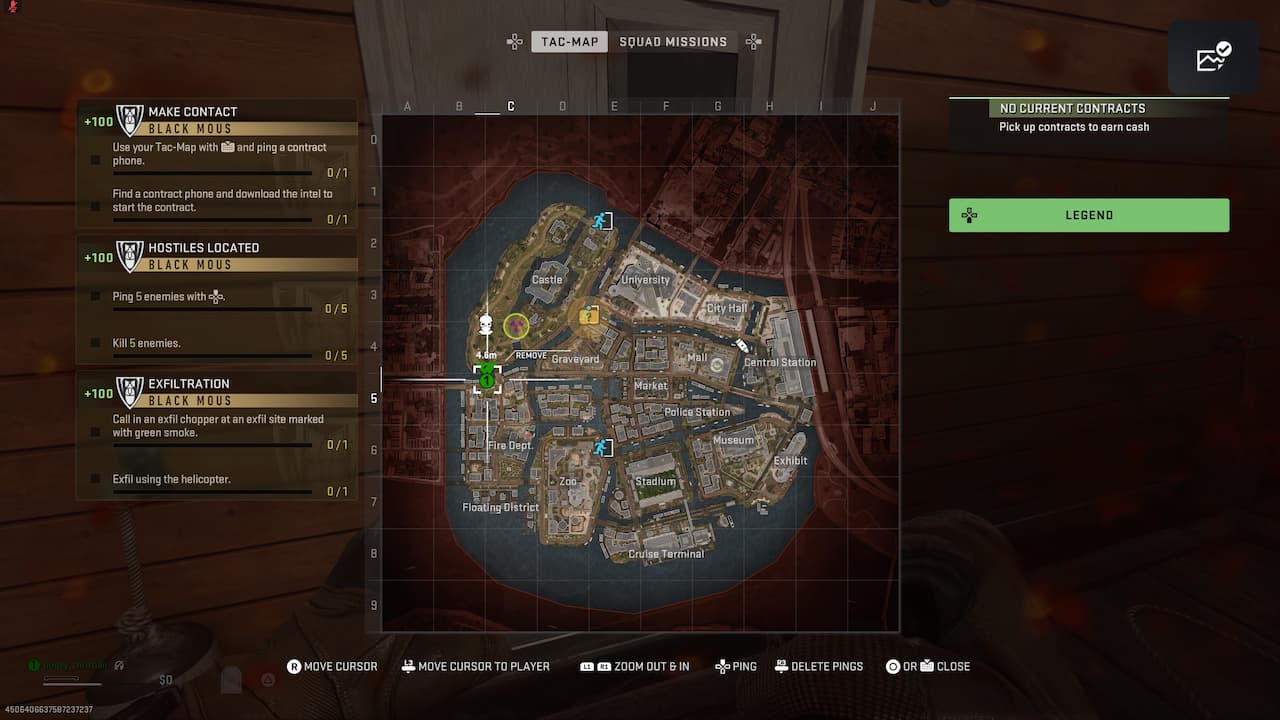Click REMOVE to clear the map ping
The height and width of the screenshot is (720, 1280).
pyautogui.click(x=530, y=354)
